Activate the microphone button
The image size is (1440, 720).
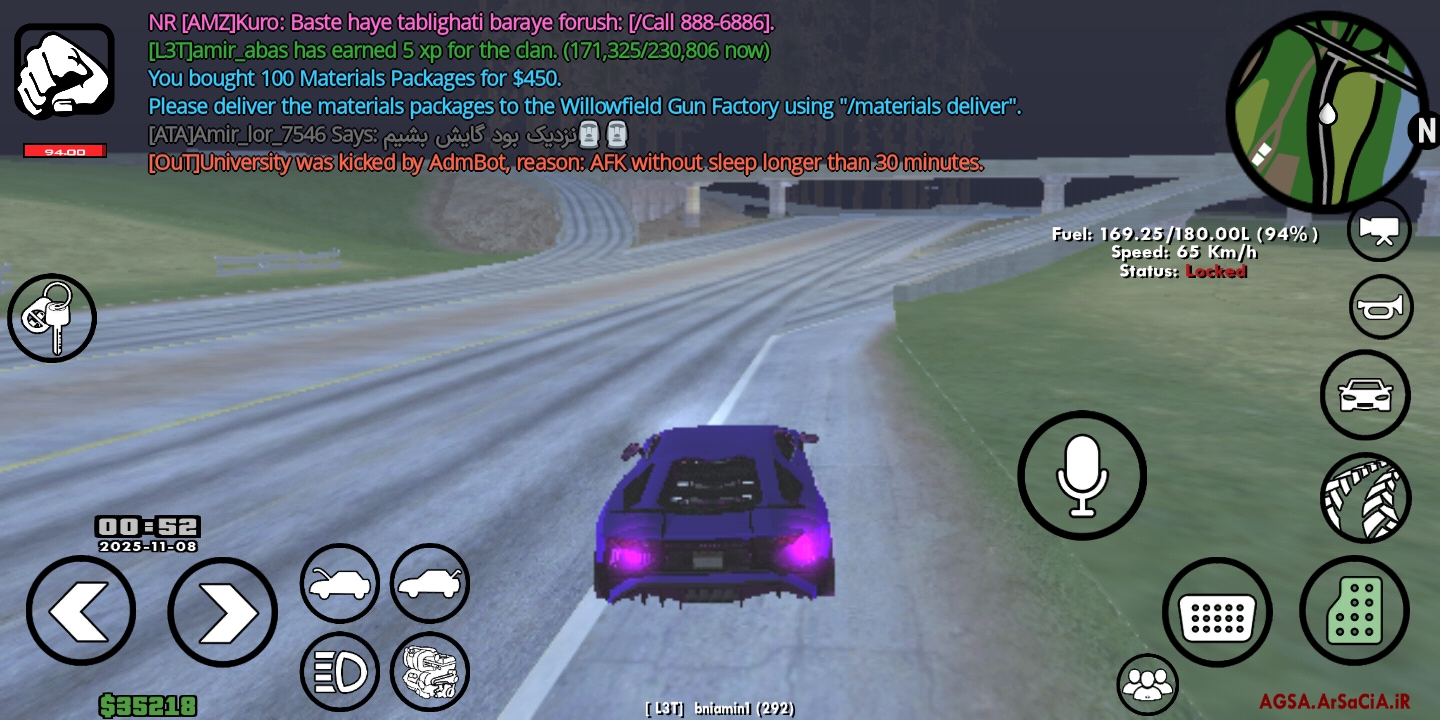click(x=1082, y=475)
